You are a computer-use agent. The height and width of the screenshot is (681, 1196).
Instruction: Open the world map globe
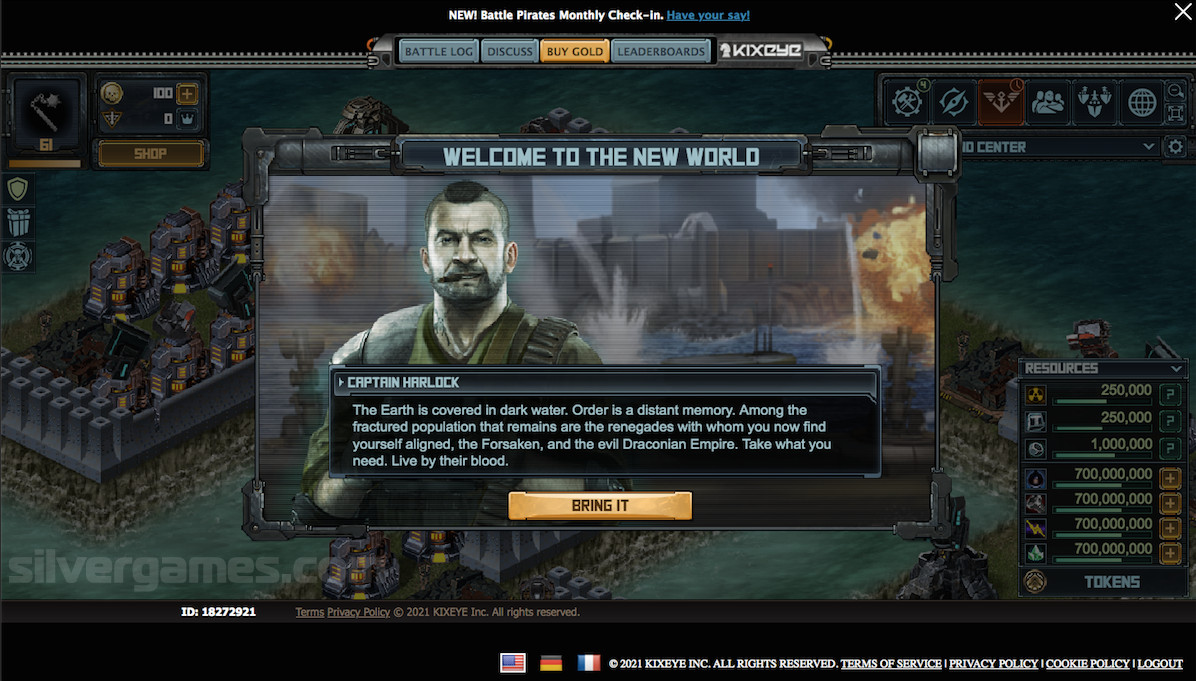(x=1142, y=102)
